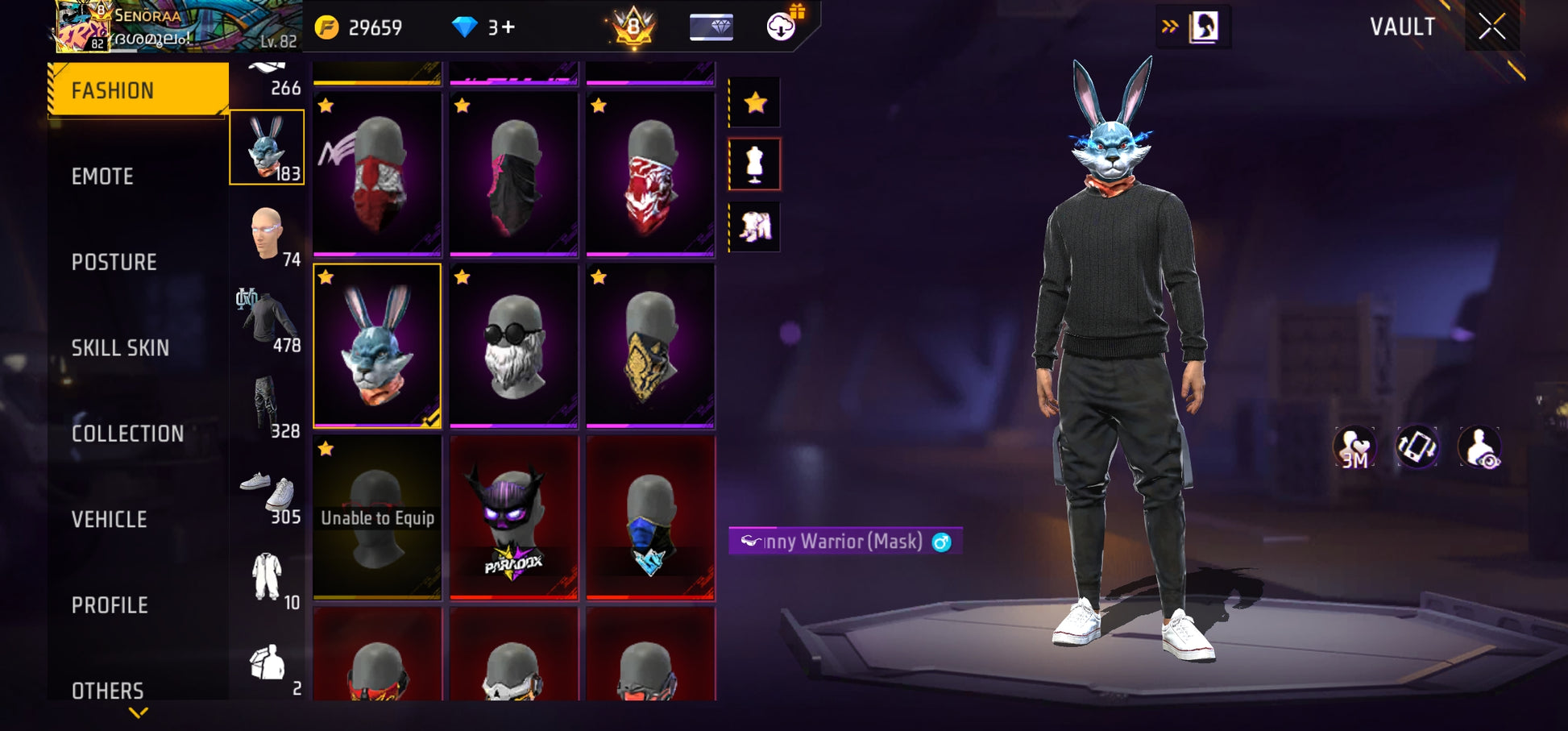Toggle the star favorites filter
This screenshot has height=731, width=1568.
click(x=755, y=102)
